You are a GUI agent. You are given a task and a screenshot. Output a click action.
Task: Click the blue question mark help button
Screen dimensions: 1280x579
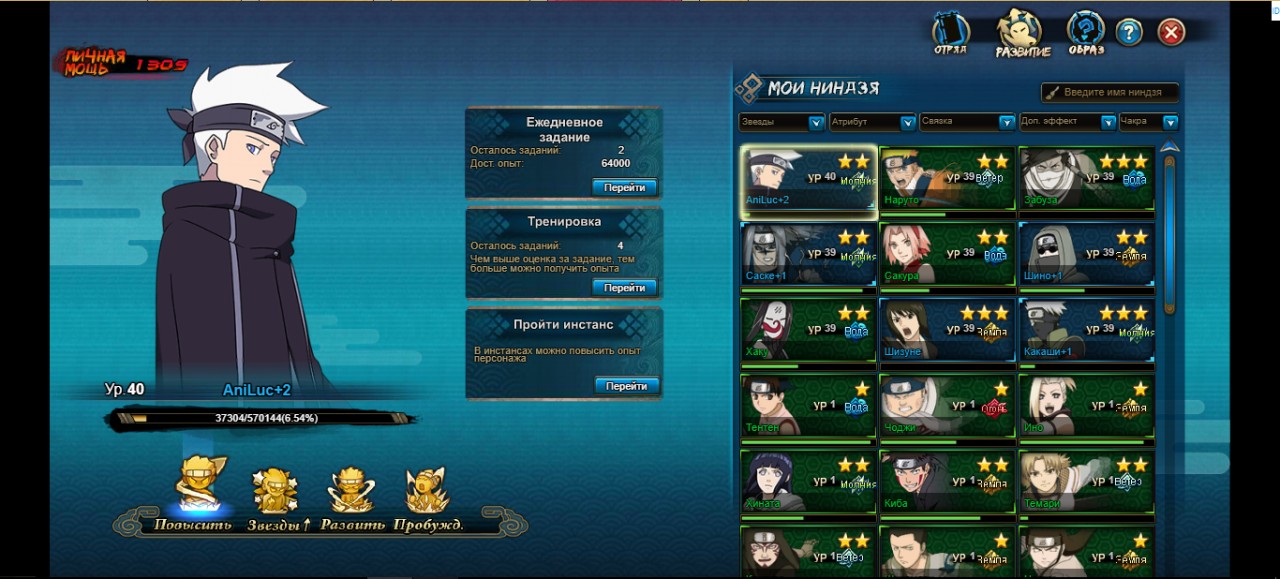click(x=1129, y=32)
